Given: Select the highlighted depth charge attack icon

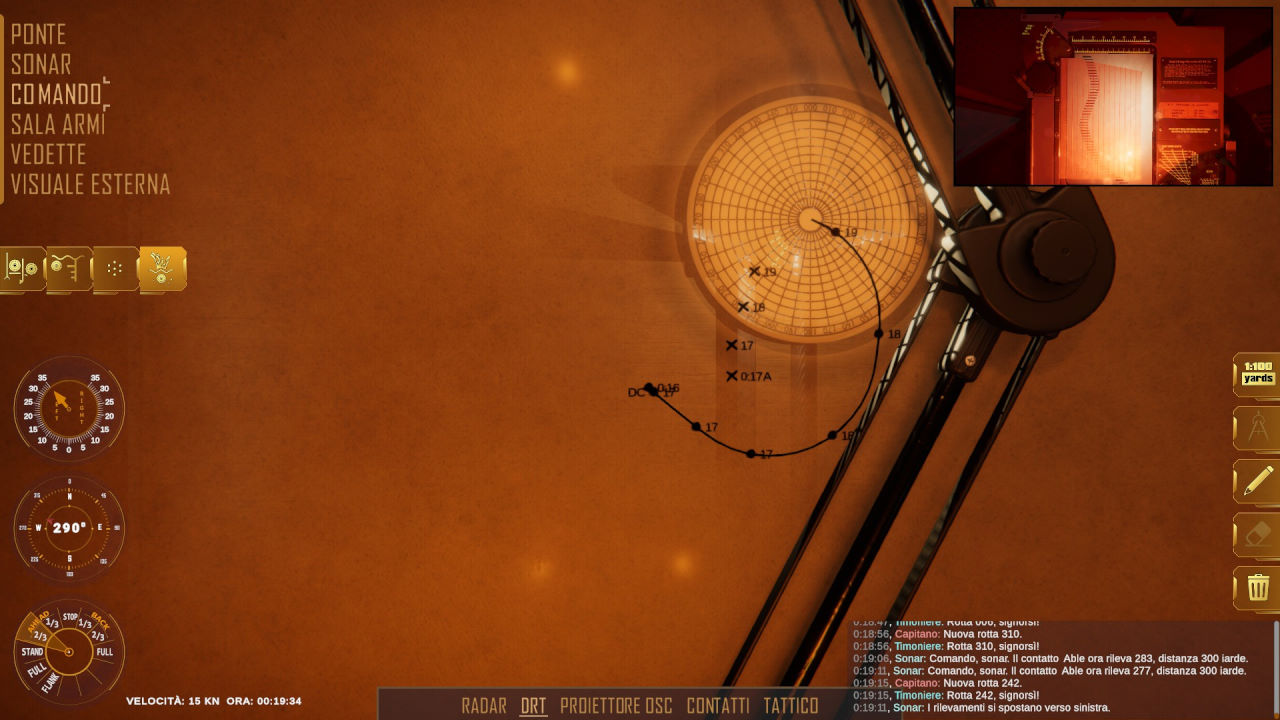Looking at the screenshot, I should coord(162,268).
